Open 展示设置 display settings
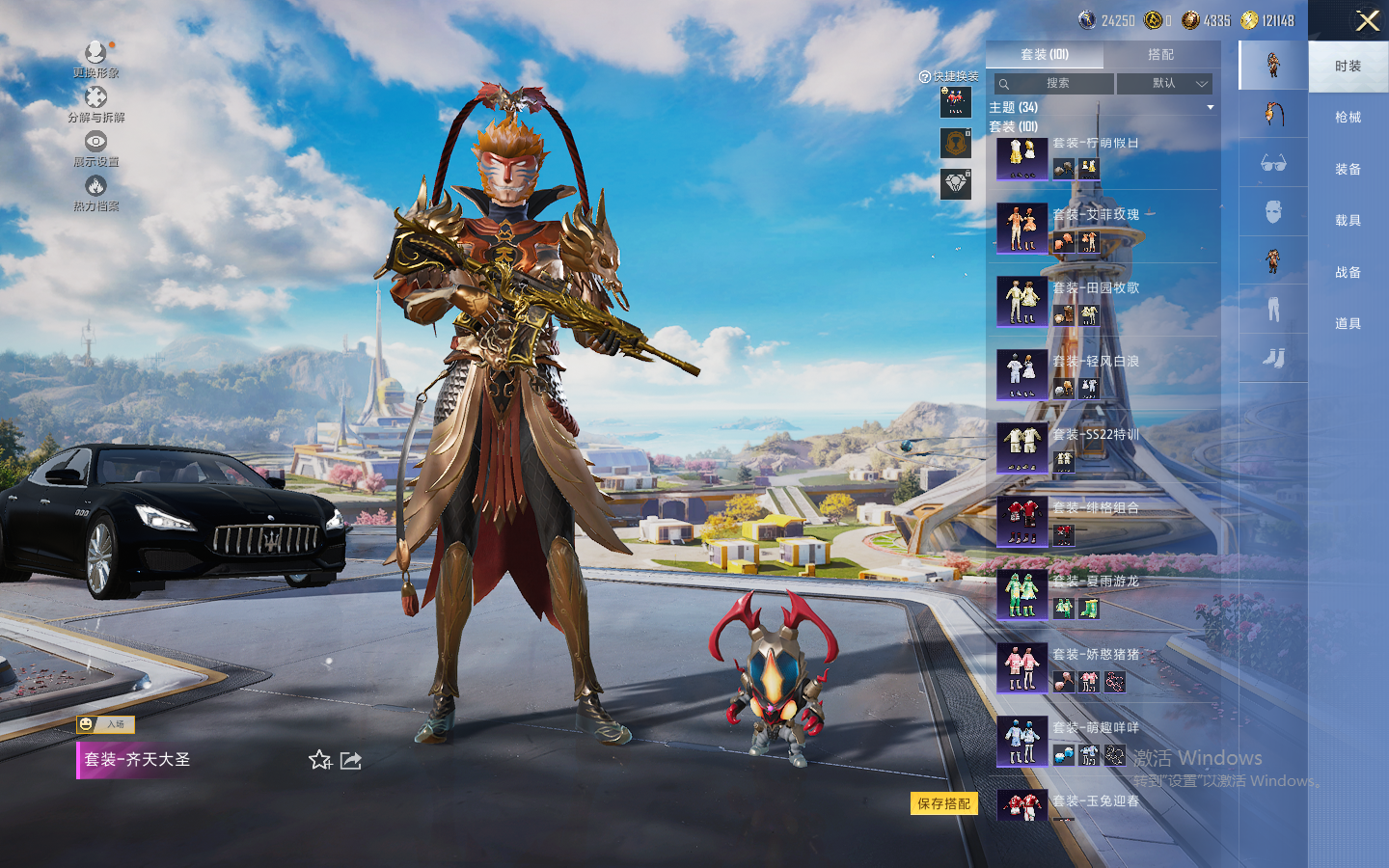 pyautogui.click(x=95, y=147)
